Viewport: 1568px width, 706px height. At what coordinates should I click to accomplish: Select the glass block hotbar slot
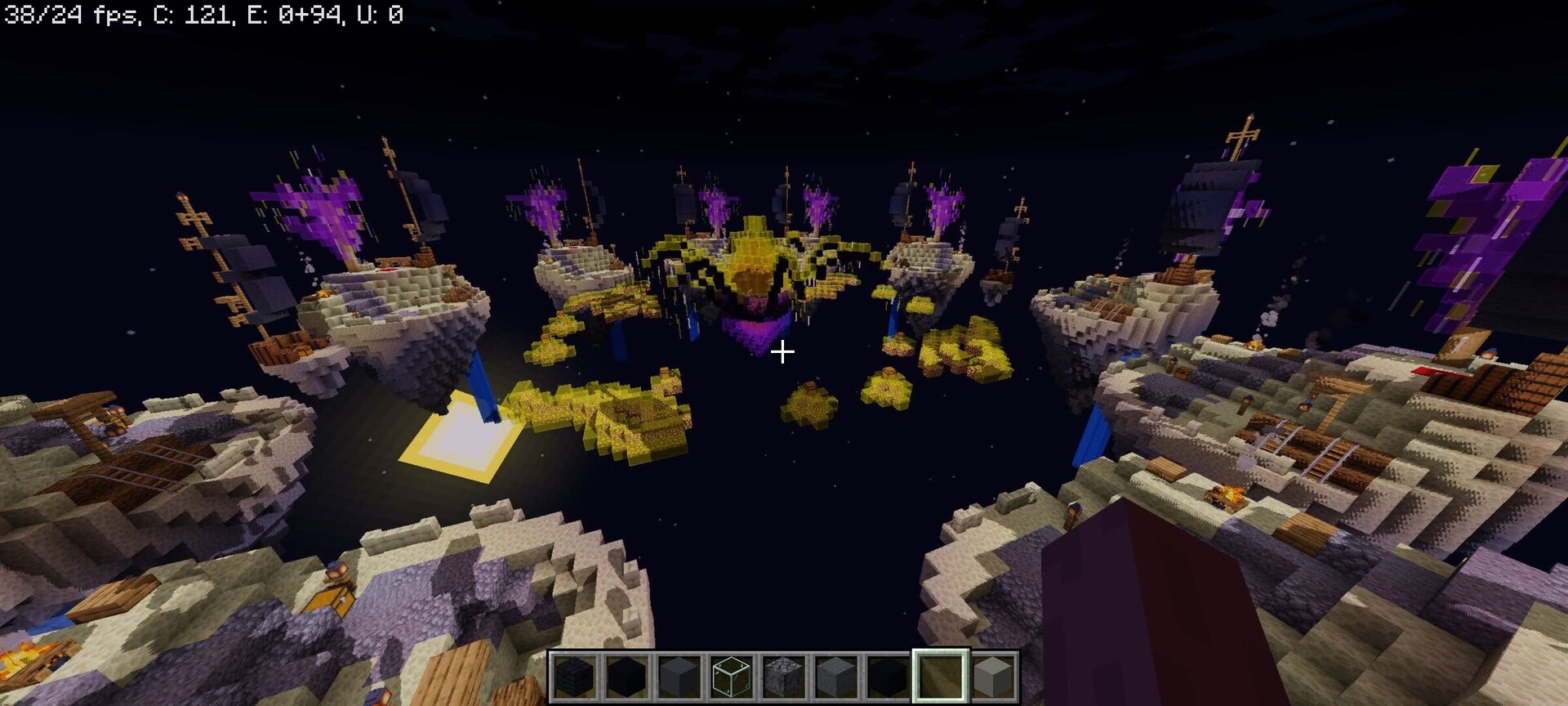tap(731, 677)
